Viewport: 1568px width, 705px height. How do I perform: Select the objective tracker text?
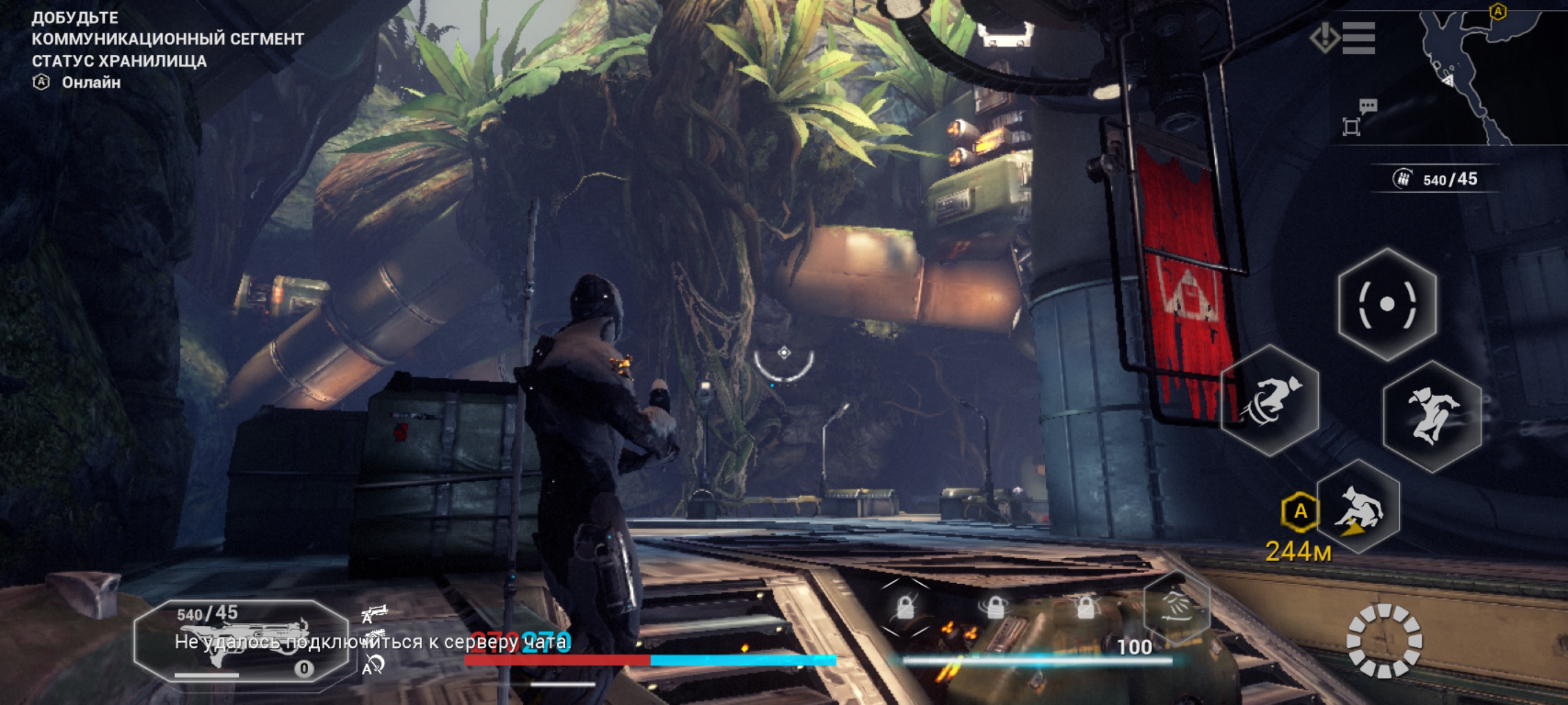tap(168, 50)
